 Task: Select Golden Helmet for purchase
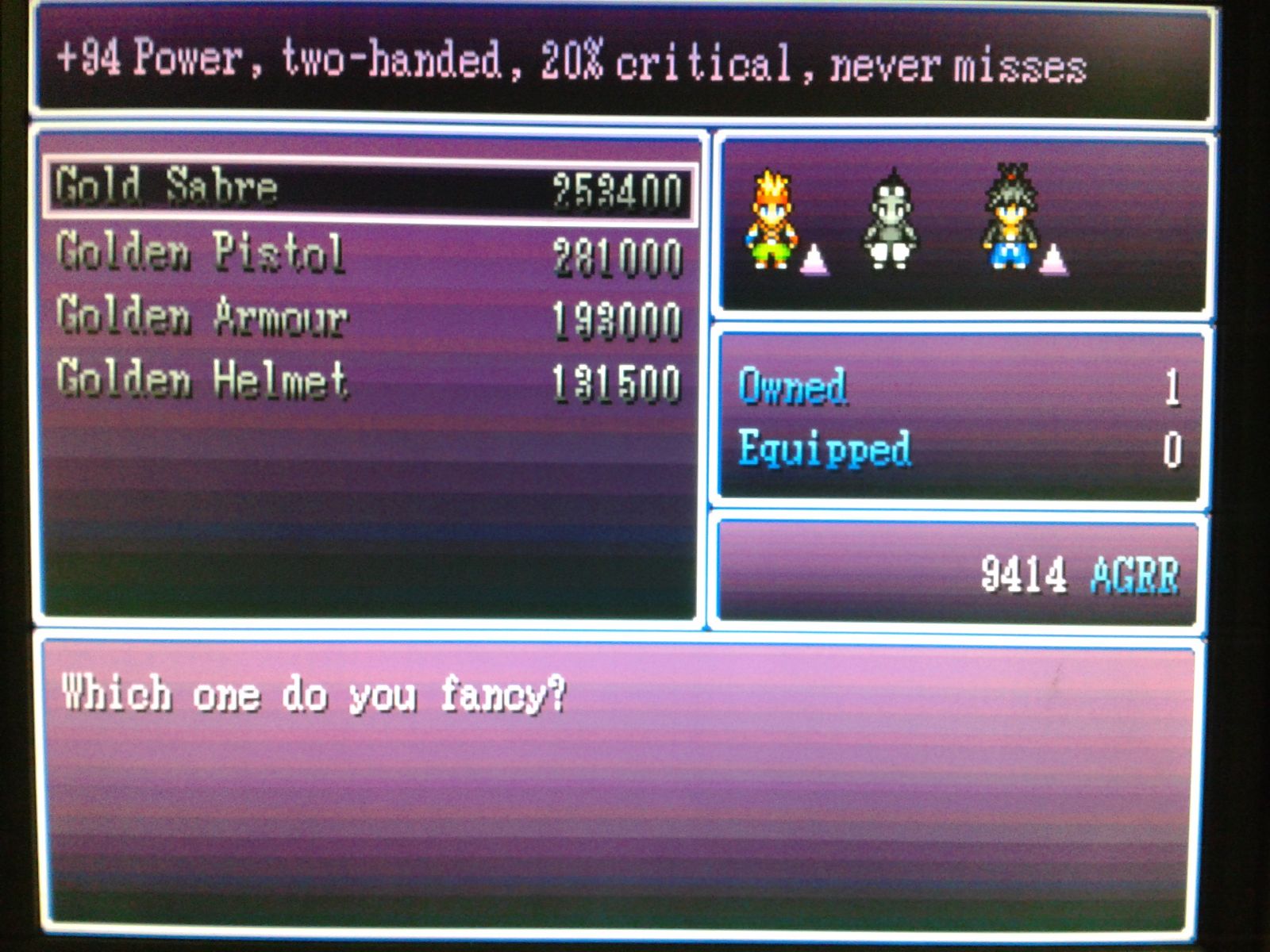[369, 381]
